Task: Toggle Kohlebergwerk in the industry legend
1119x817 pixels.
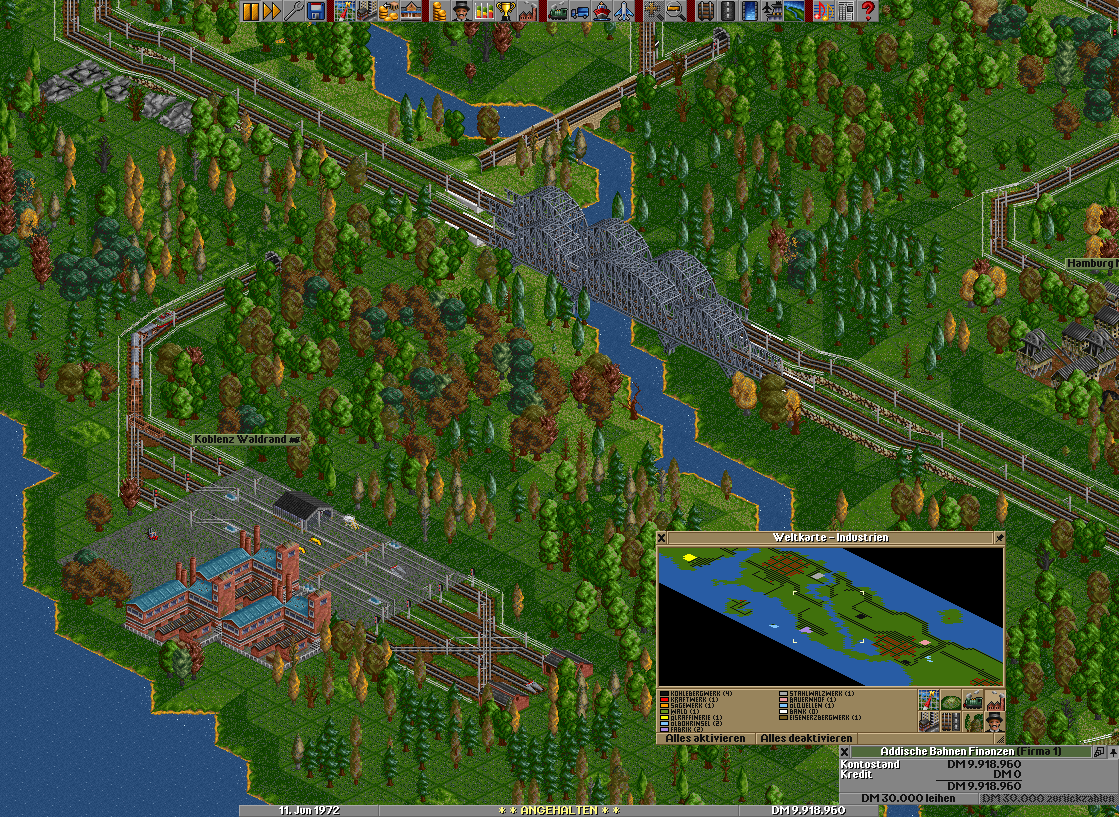Action: pyautogui.click(x=700, y=693)
